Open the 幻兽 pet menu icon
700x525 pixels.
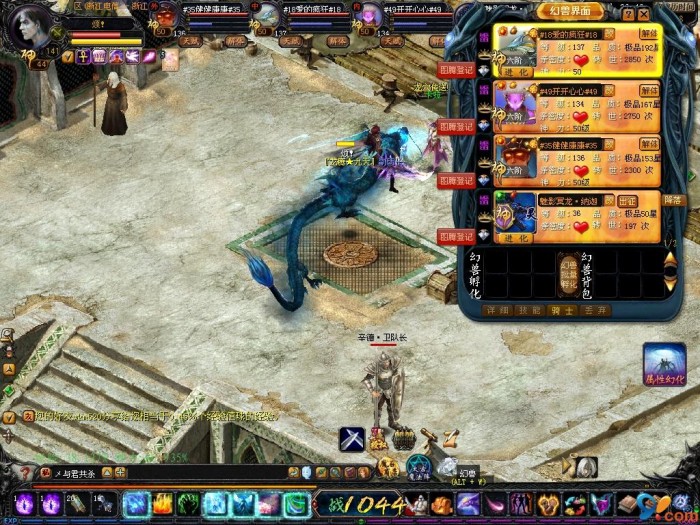tap(446, 466)
